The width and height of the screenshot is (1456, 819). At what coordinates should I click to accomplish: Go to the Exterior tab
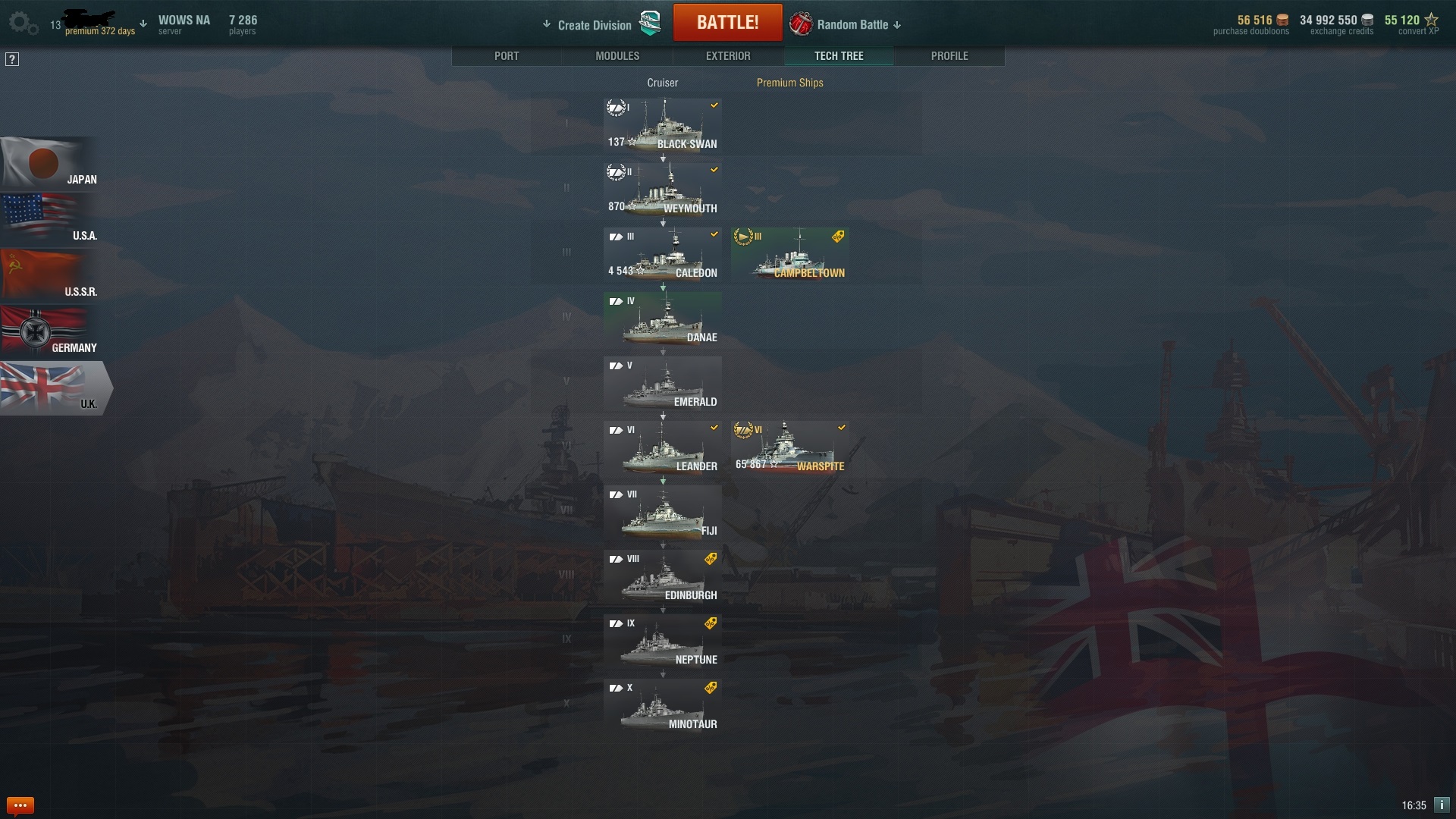(x=728, y=56)
